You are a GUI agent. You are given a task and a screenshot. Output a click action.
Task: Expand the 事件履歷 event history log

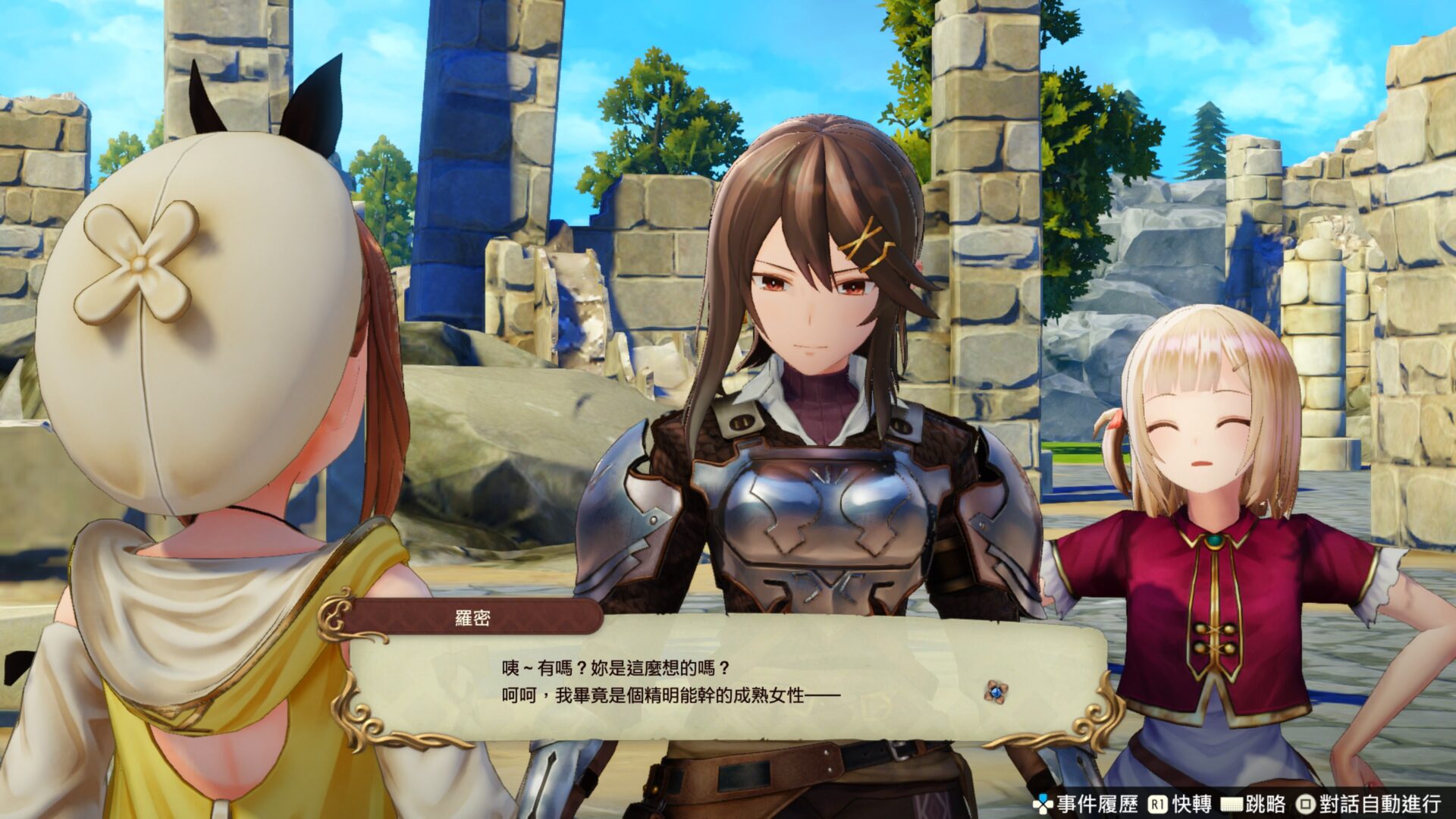pyautogui.click(x=1099, y=803)
